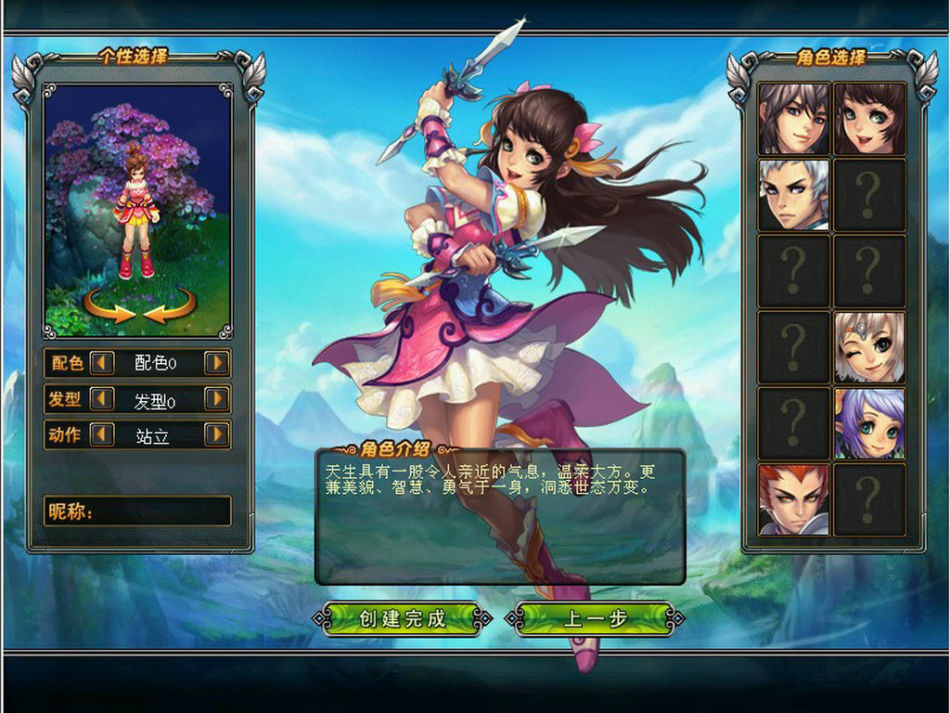Cycle to previous 动作 pose
Viewport: 950px width, 713px height.
(102, 435)
